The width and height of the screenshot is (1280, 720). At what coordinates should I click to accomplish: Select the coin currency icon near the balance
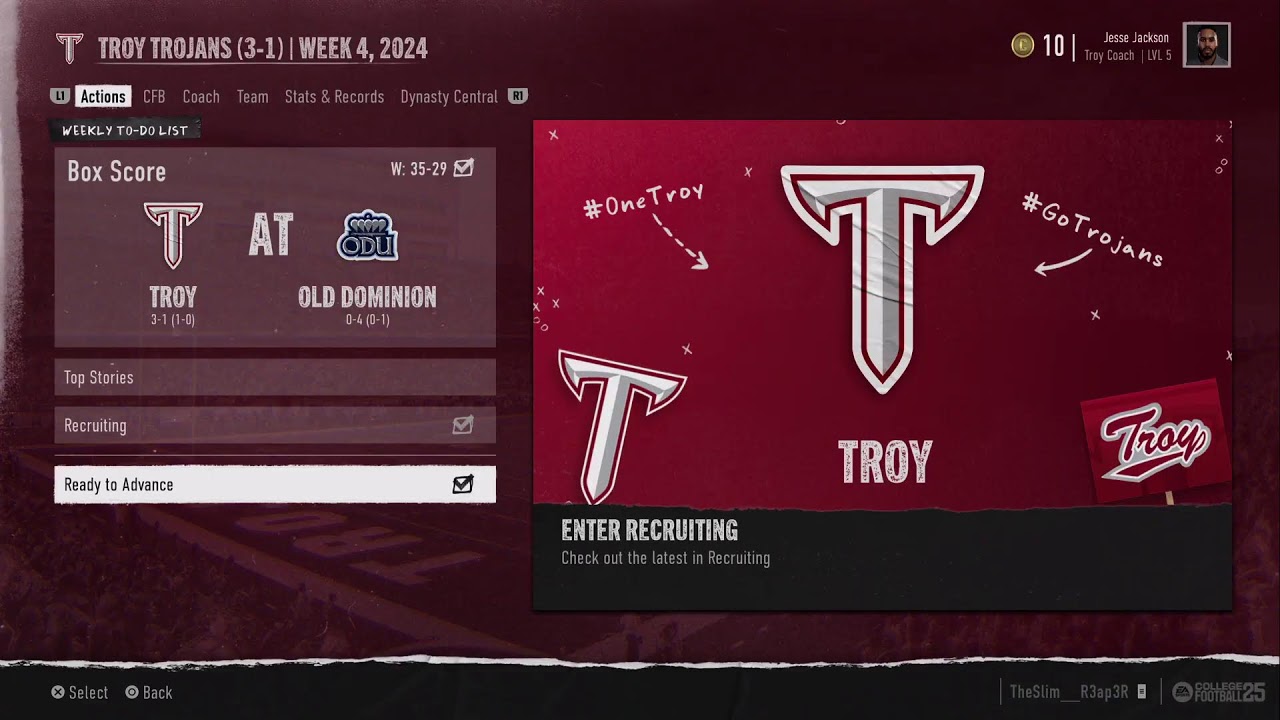[x=1022, y=46]
